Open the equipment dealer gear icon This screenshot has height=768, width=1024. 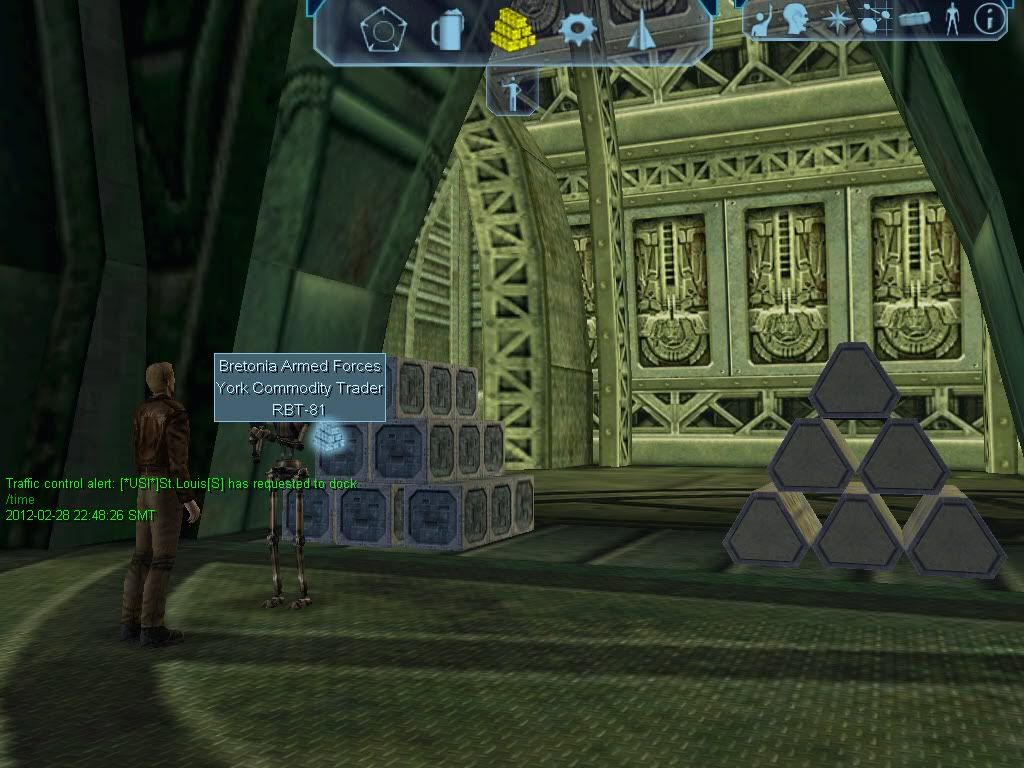[578, 28]
